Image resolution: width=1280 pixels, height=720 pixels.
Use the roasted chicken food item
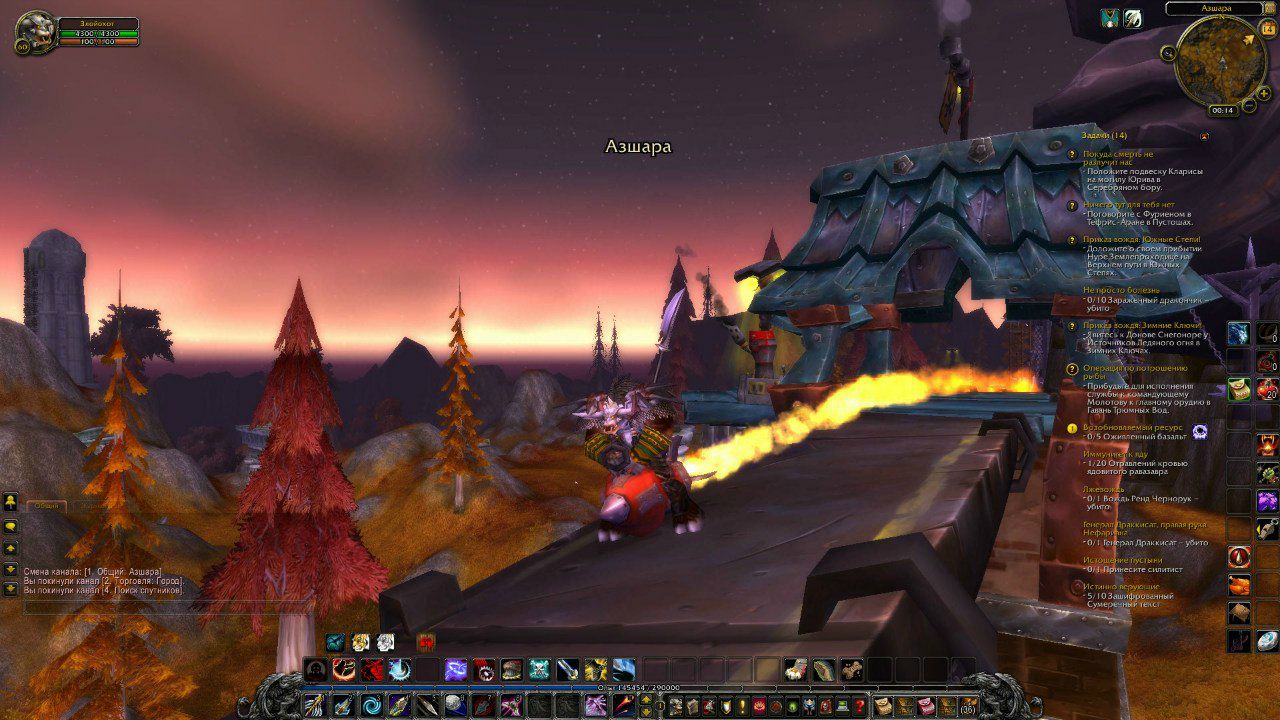click(1239, 584)
